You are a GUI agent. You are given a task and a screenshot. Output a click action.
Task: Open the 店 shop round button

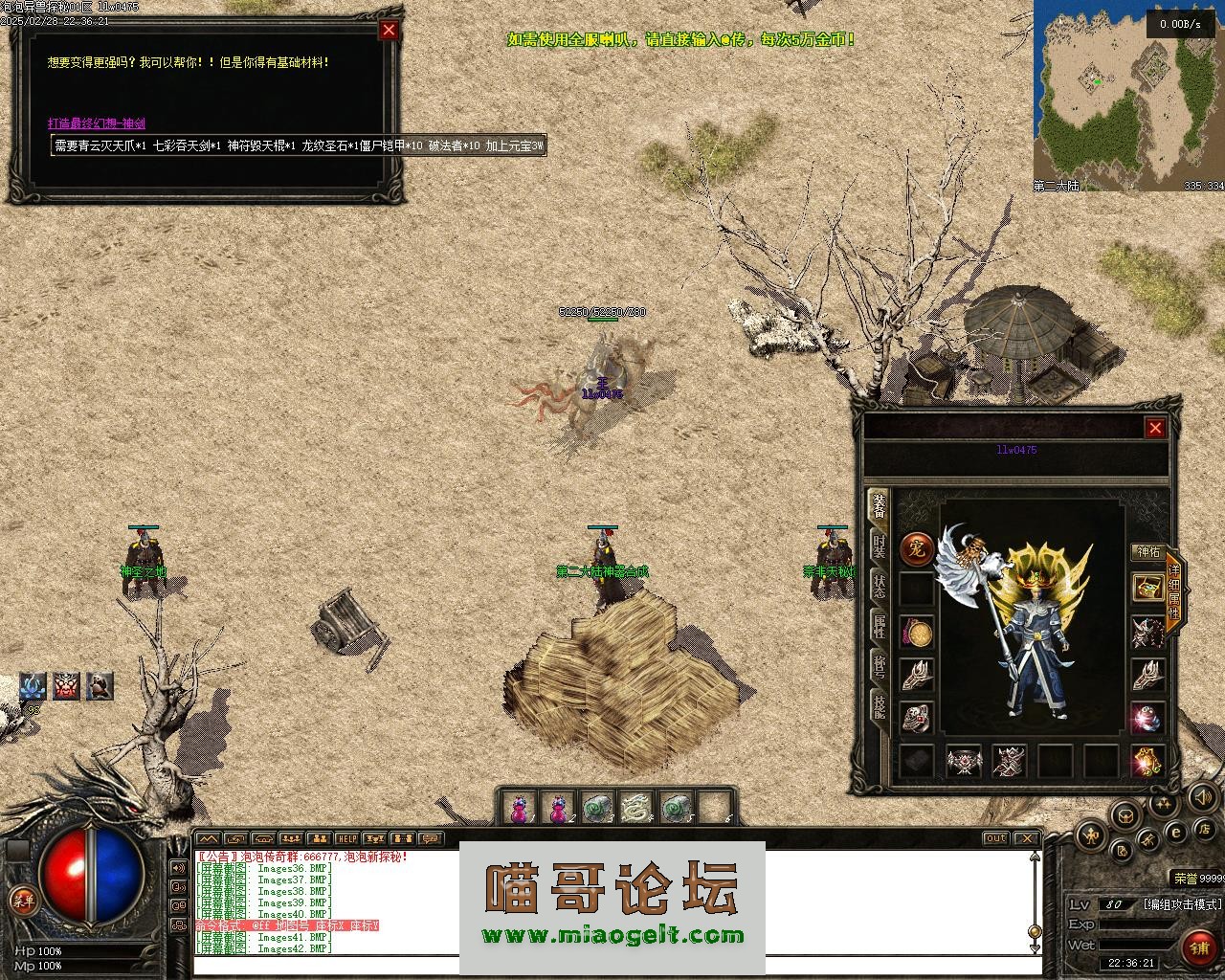pyautogui.click(x=1207, y=828)
